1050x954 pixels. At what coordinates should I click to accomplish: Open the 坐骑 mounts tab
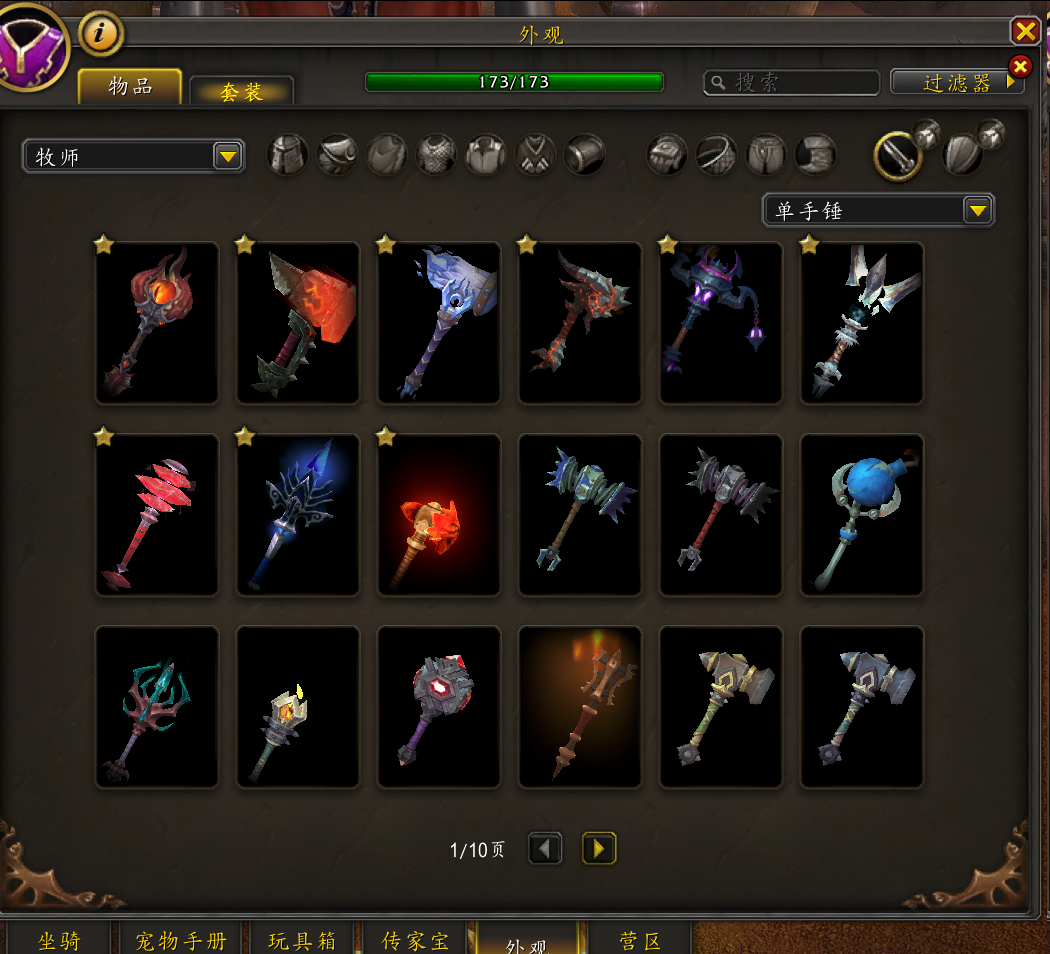(x=58, y=940)
